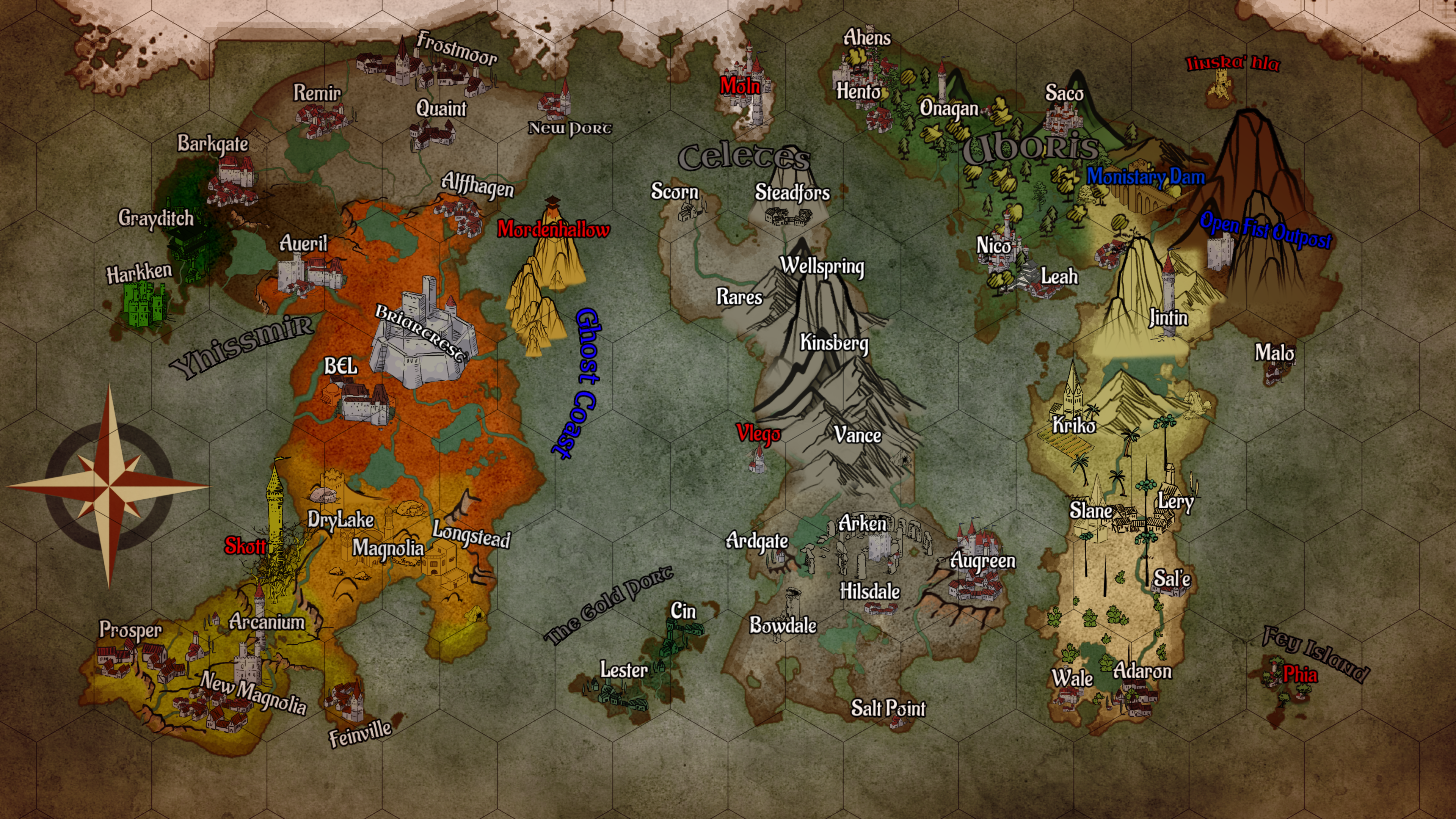Select the Moln map marker
The height and width of the screenshot is (819, 1456).
741,86
